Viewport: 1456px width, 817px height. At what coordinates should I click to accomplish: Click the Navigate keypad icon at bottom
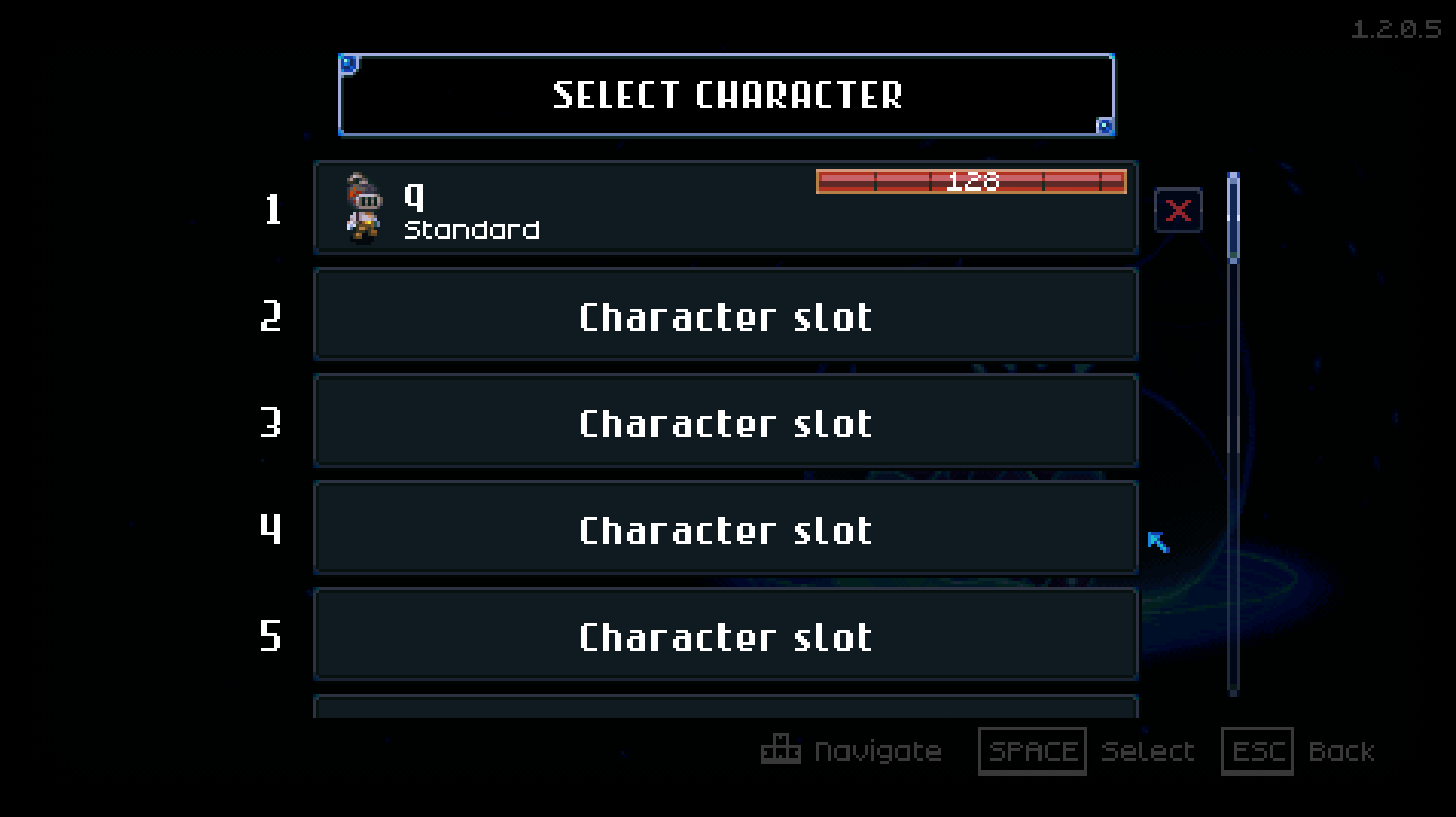click(x=780, y=751)
